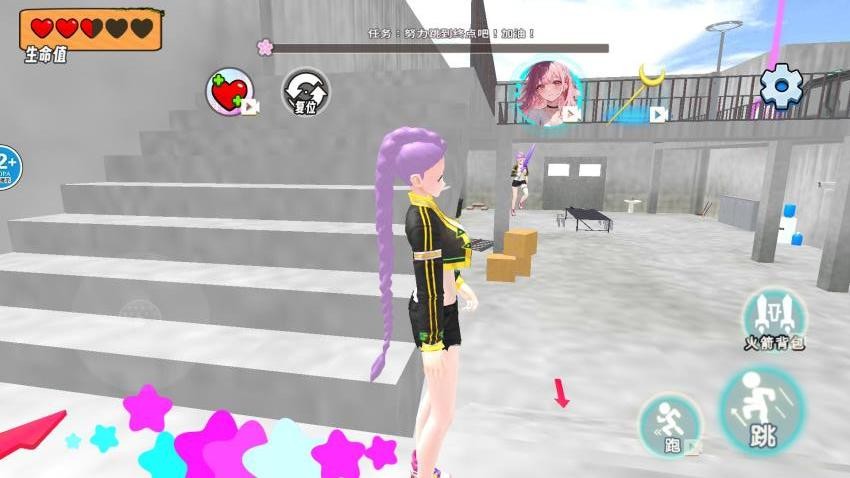Activate the 火箭背包 rocket backpack
850x478 pixels.
774,317
